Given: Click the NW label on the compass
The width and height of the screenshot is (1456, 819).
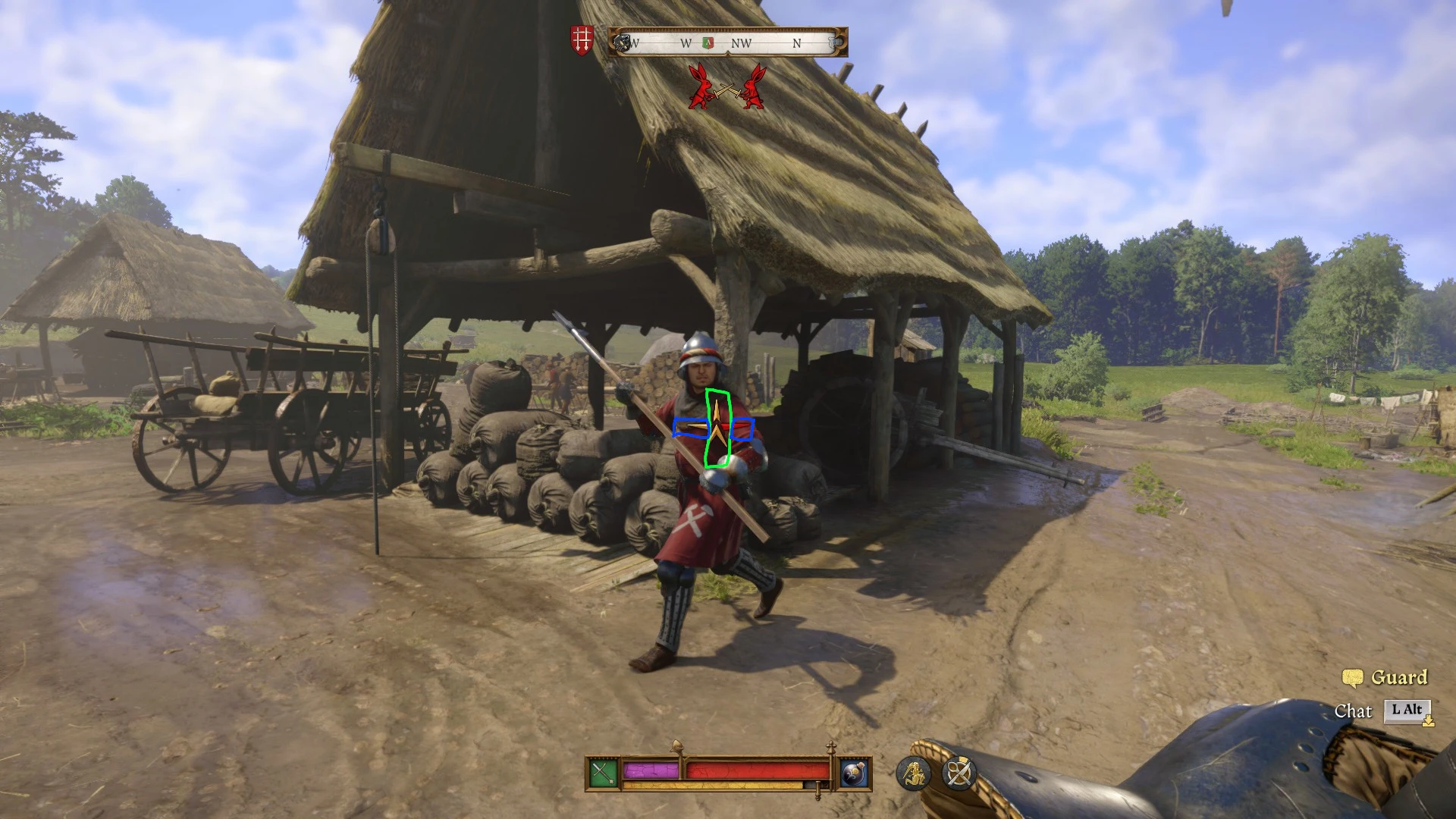Looking at the screenshot, I should point(742,43).
